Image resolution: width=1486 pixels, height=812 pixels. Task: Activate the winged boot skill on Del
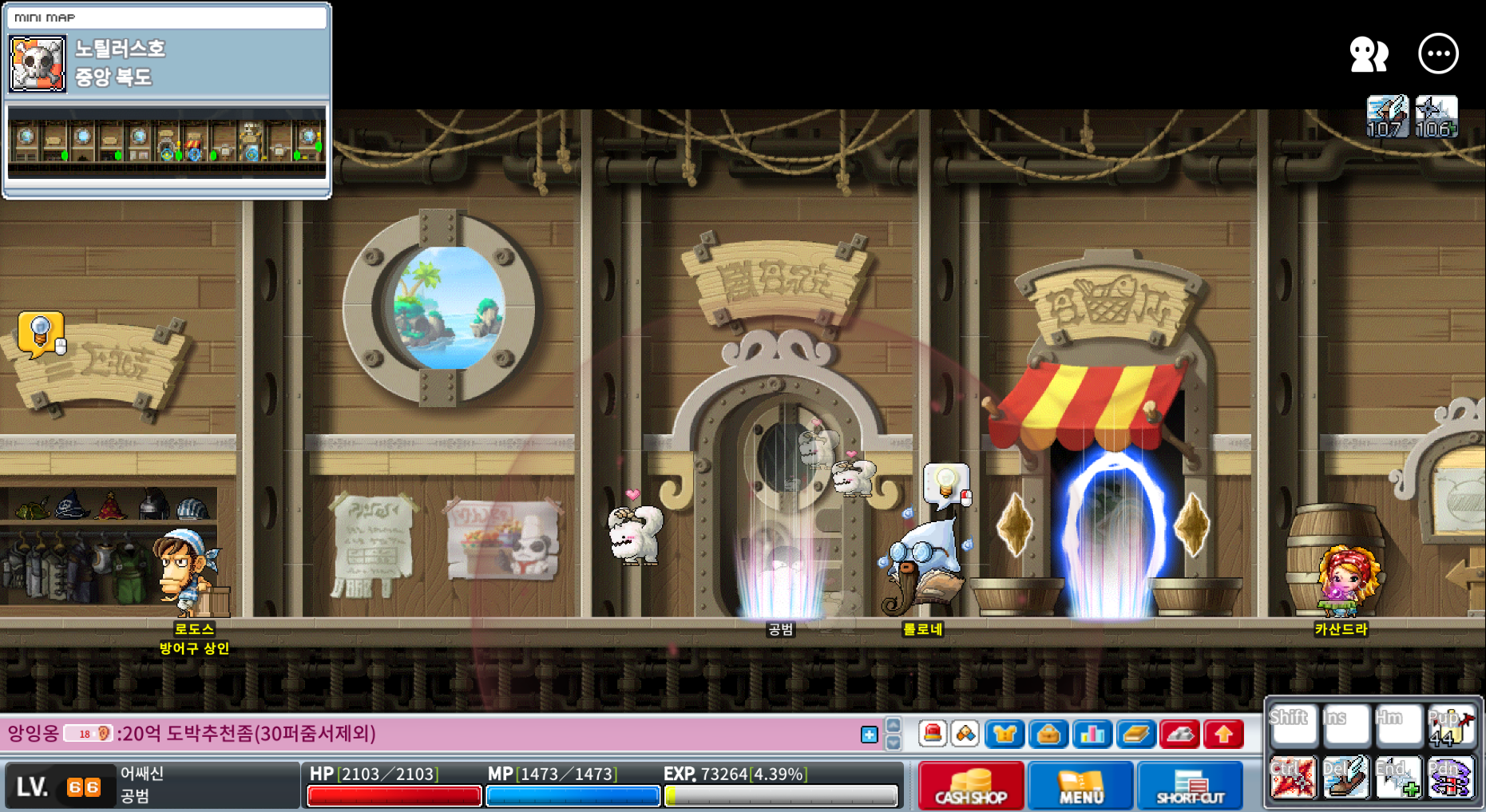pos(1345,778)
